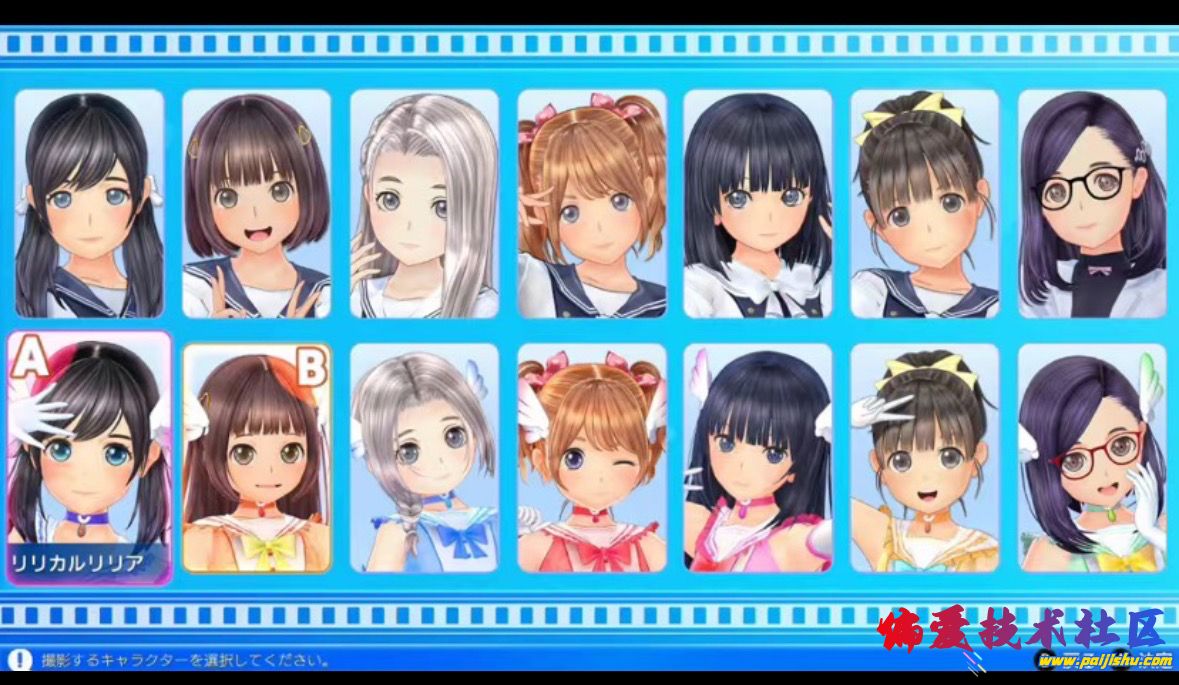Choose the calm-faced yellow-ribbon schoolgirl

point(925,203)
